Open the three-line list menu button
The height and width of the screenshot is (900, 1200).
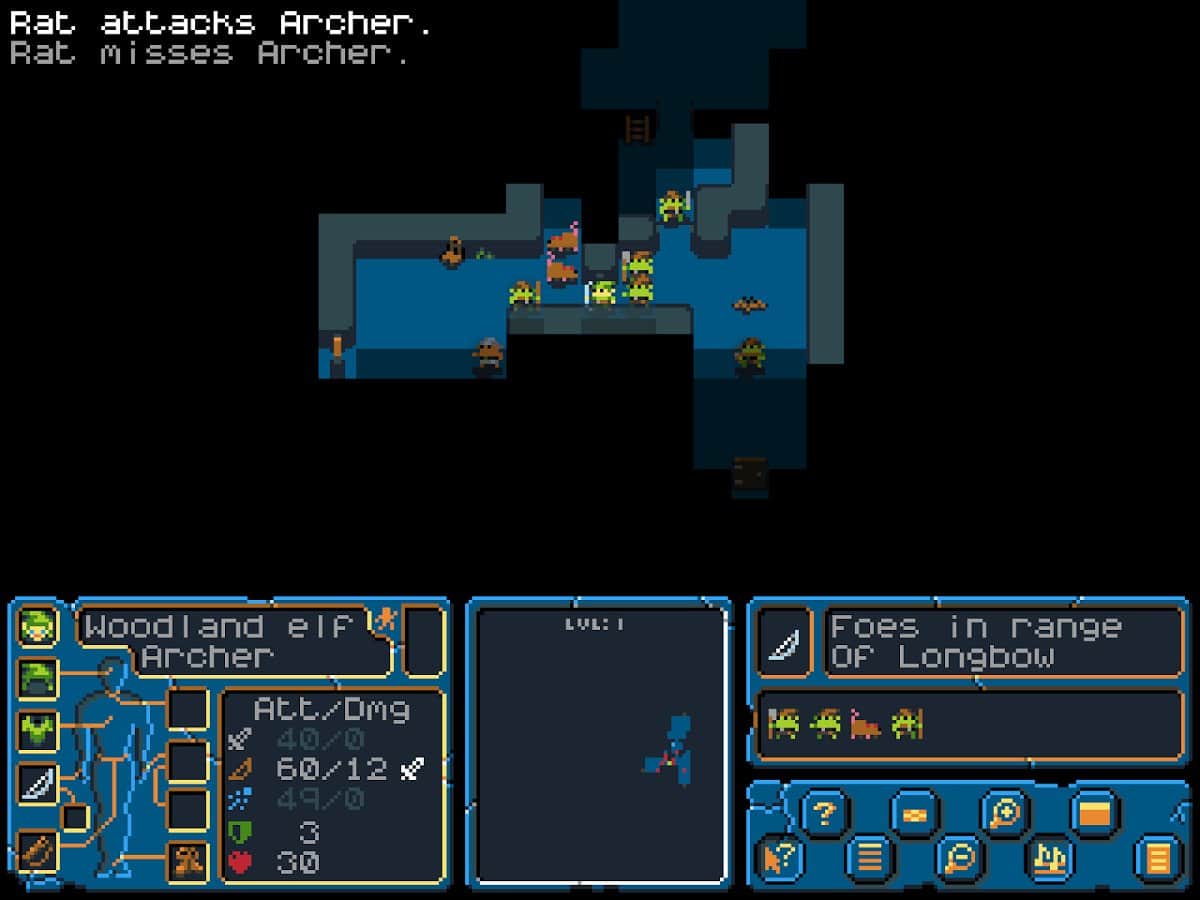[869, 858]
